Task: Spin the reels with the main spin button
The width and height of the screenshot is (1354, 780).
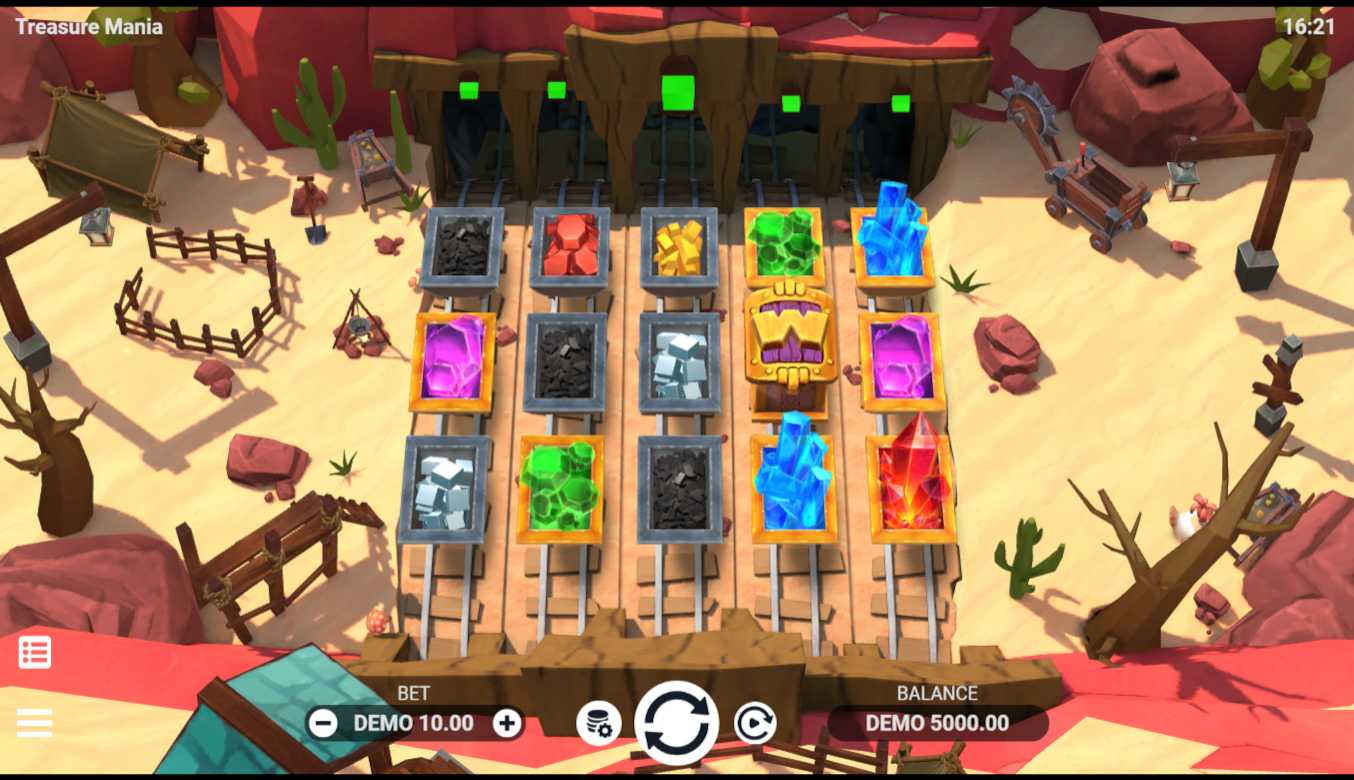Action: [x=676, y=723]
